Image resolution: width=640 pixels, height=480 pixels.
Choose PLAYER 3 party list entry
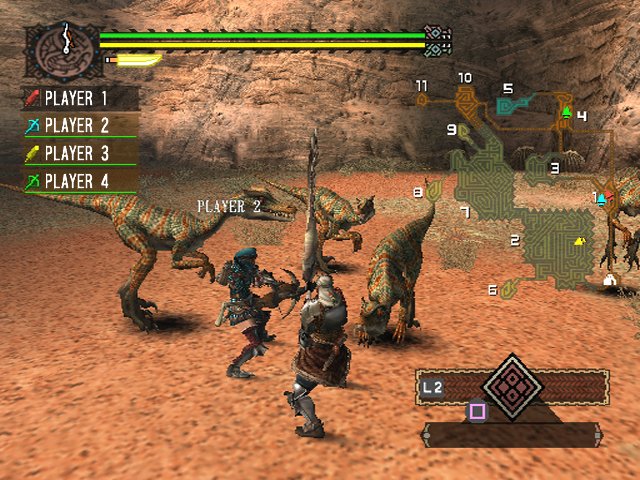[x=80, y=153]
